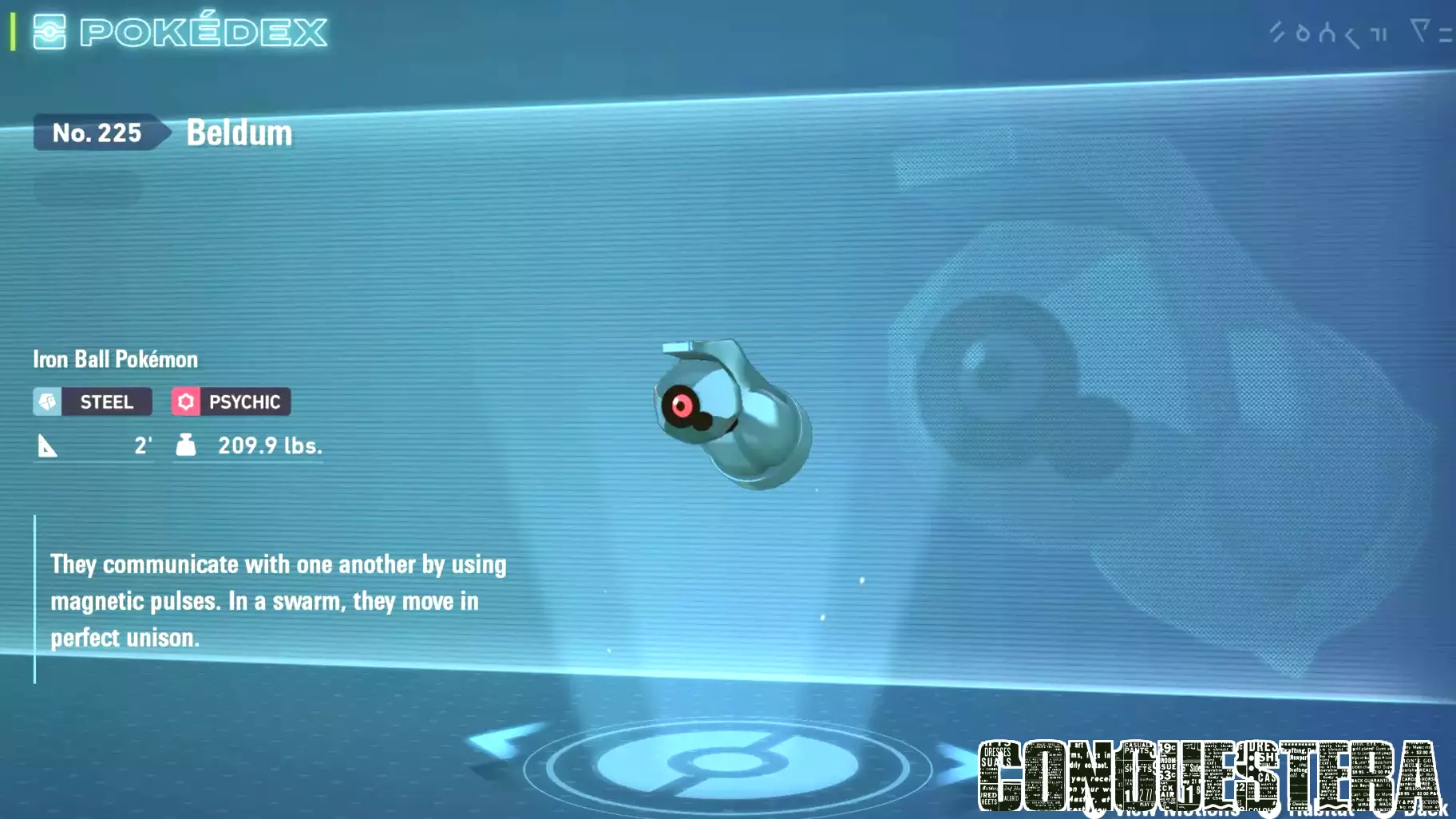
Task: Toggle the PSYCHIC type badge
Action: [x=245, y=402]
